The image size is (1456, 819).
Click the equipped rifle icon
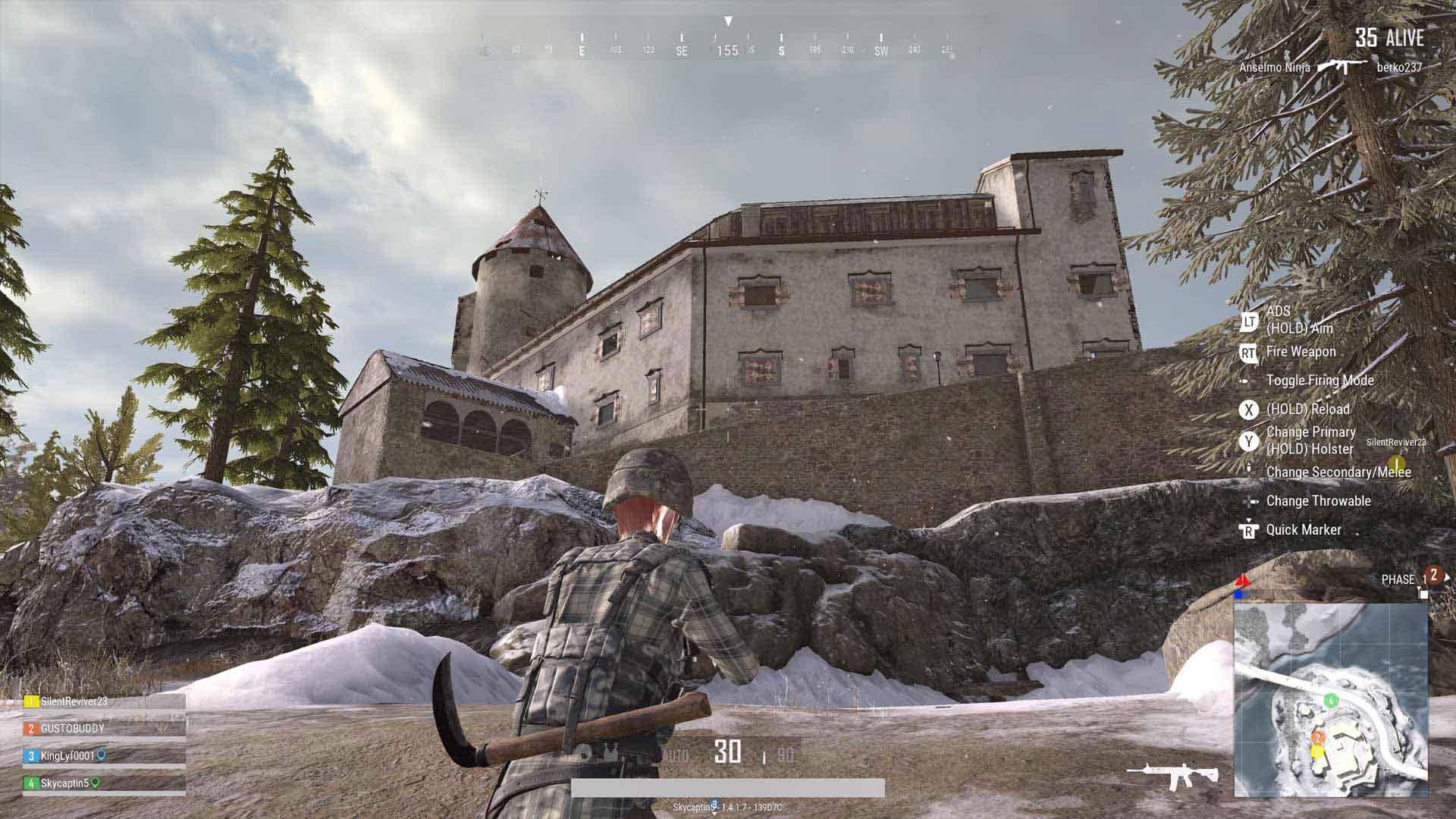[x=1172, y=775]
